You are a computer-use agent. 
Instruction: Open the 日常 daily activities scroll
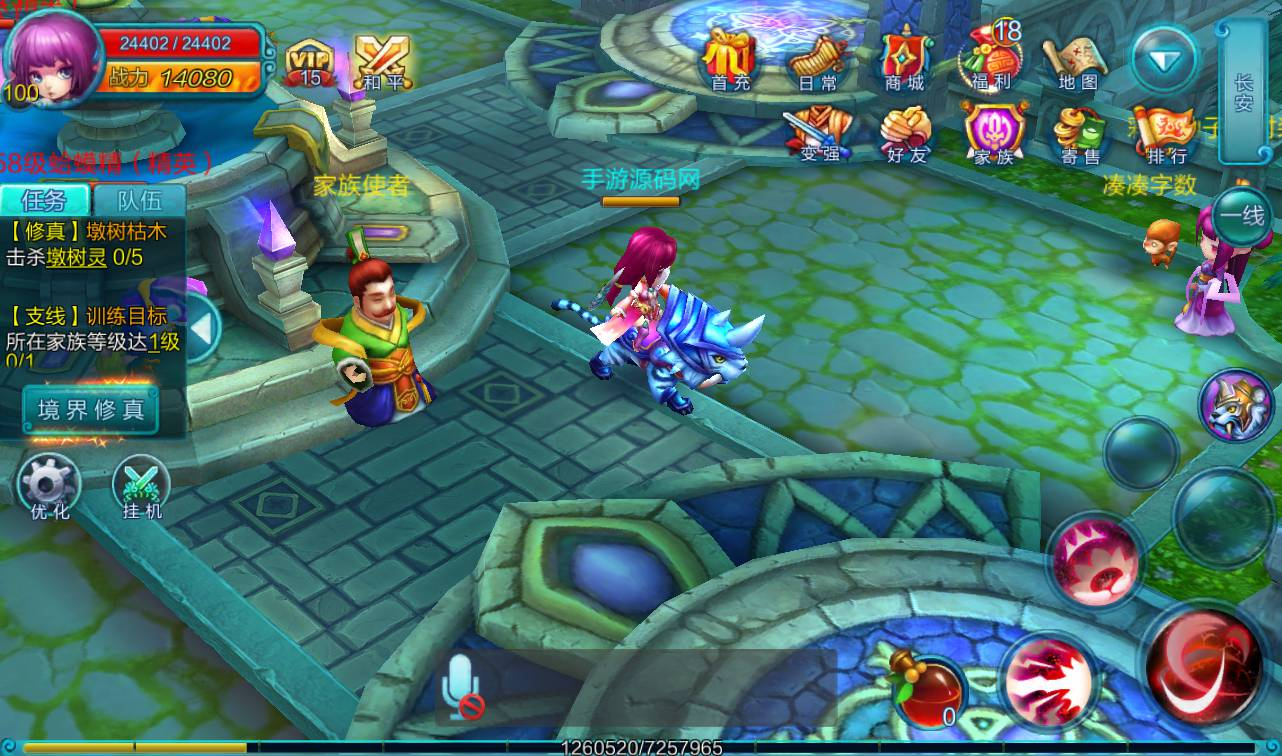point(817,58)
